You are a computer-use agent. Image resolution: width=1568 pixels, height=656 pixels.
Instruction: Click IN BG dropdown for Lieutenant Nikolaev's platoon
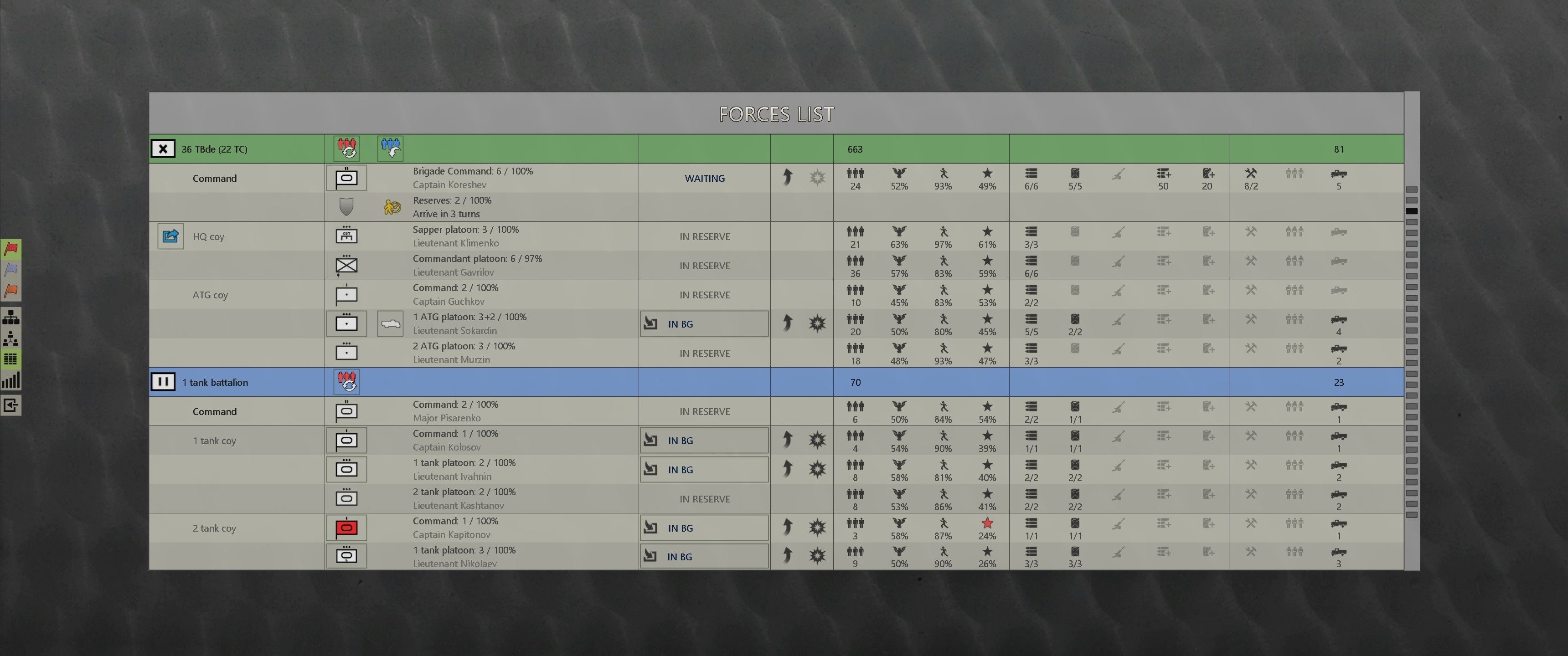point(704,556)
